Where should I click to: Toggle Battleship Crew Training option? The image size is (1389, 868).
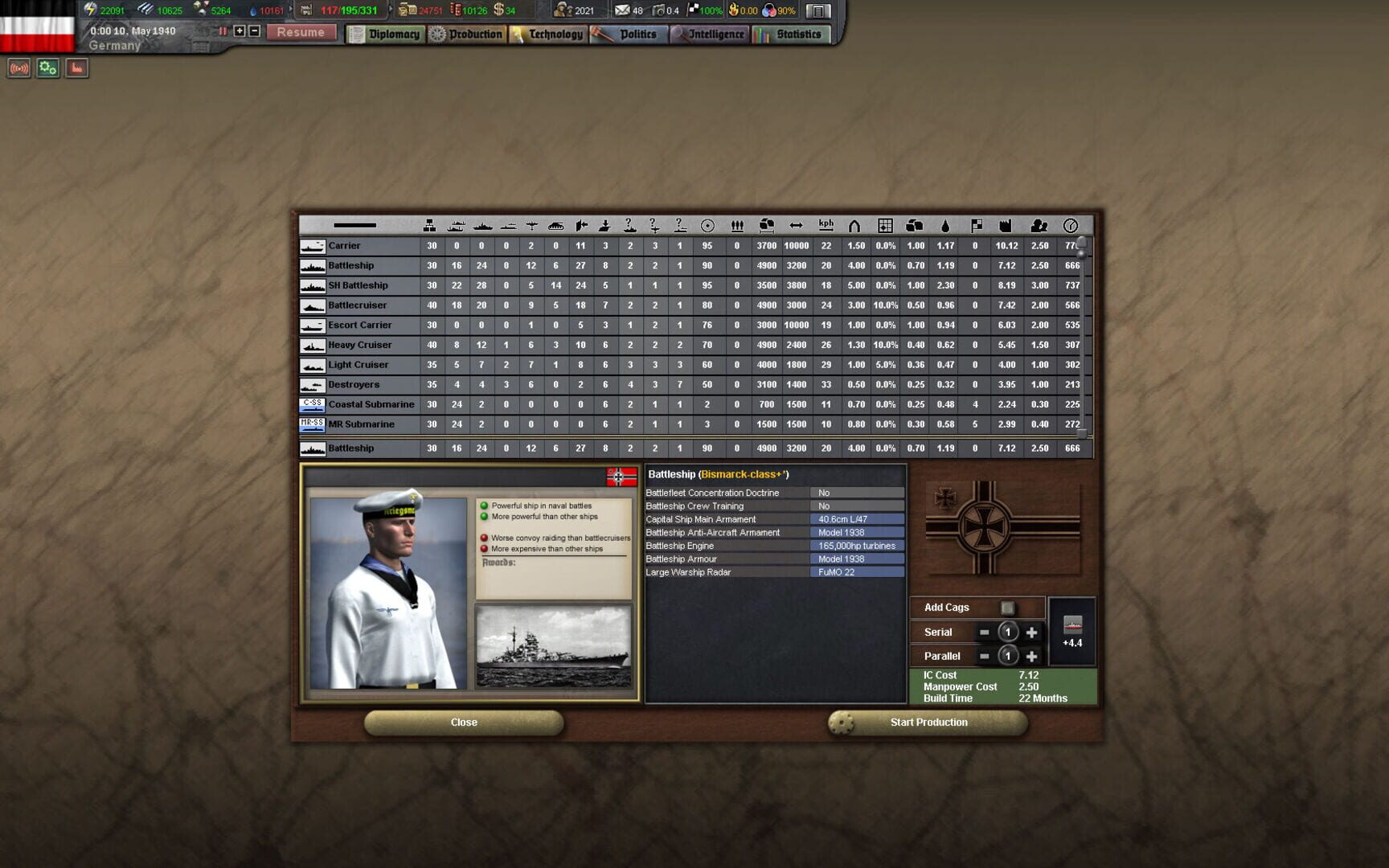[858, 506]
